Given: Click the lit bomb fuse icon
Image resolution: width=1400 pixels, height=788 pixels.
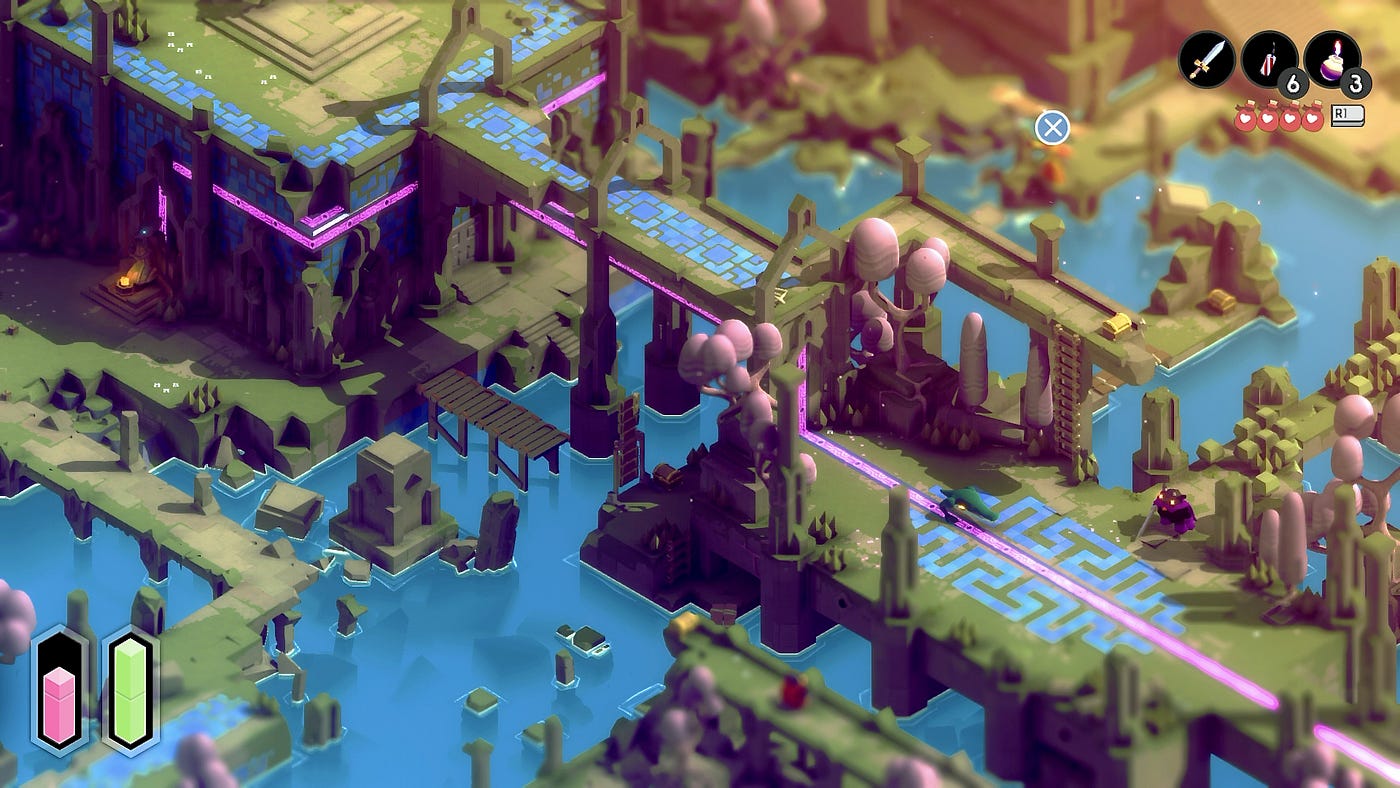Looking at the screenshot, I should tap(1335, 47).
